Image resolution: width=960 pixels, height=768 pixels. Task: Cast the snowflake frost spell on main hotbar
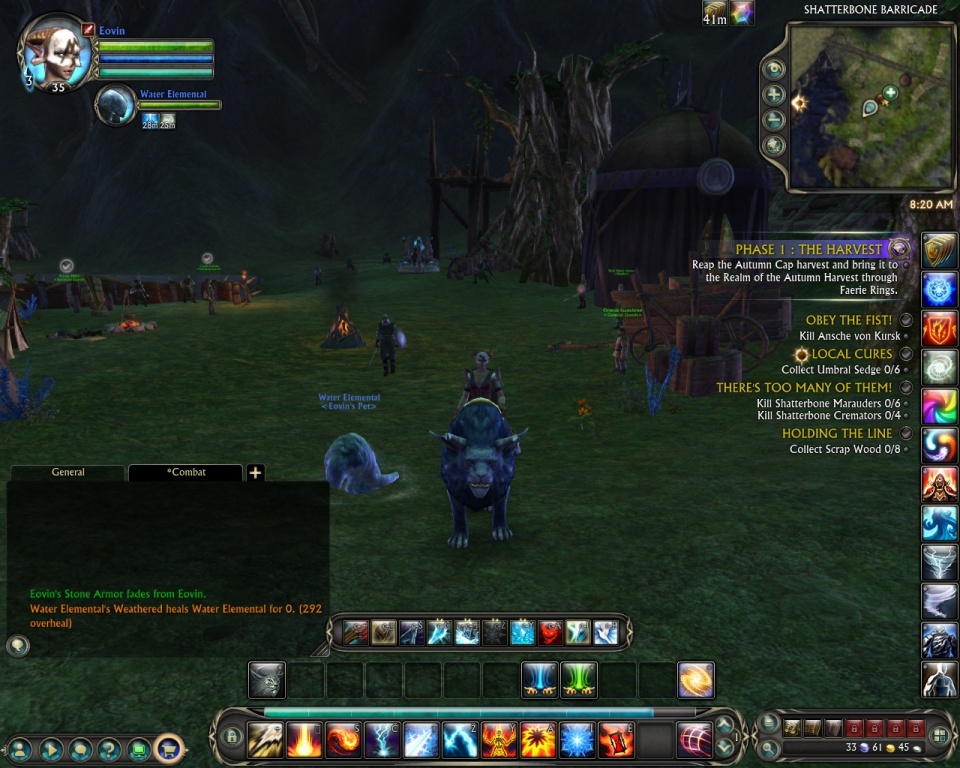coord(577,740)
